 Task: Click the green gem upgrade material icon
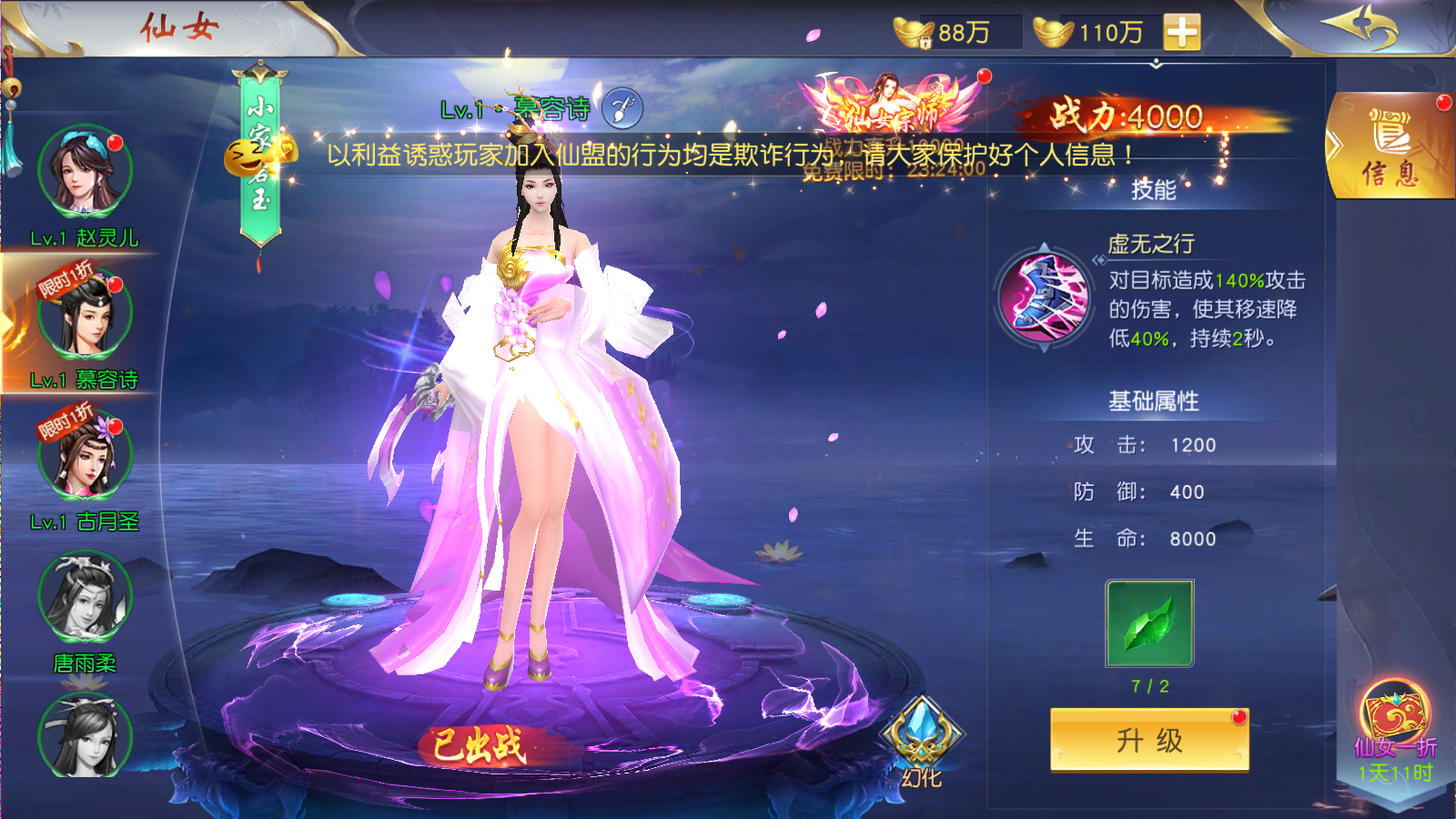1148,624
